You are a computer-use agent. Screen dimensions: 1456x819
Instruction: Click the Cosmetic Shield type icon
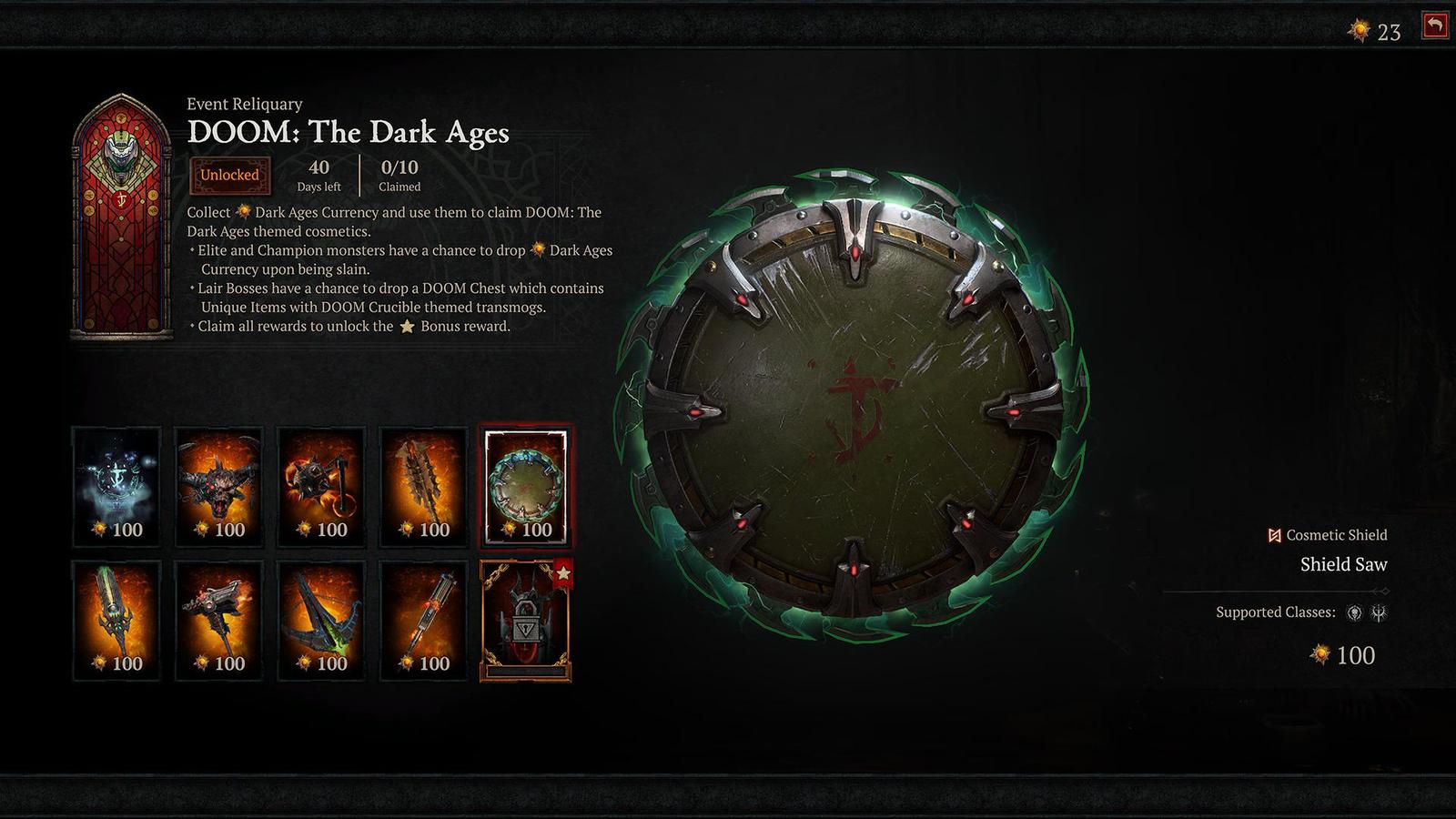1274,535
